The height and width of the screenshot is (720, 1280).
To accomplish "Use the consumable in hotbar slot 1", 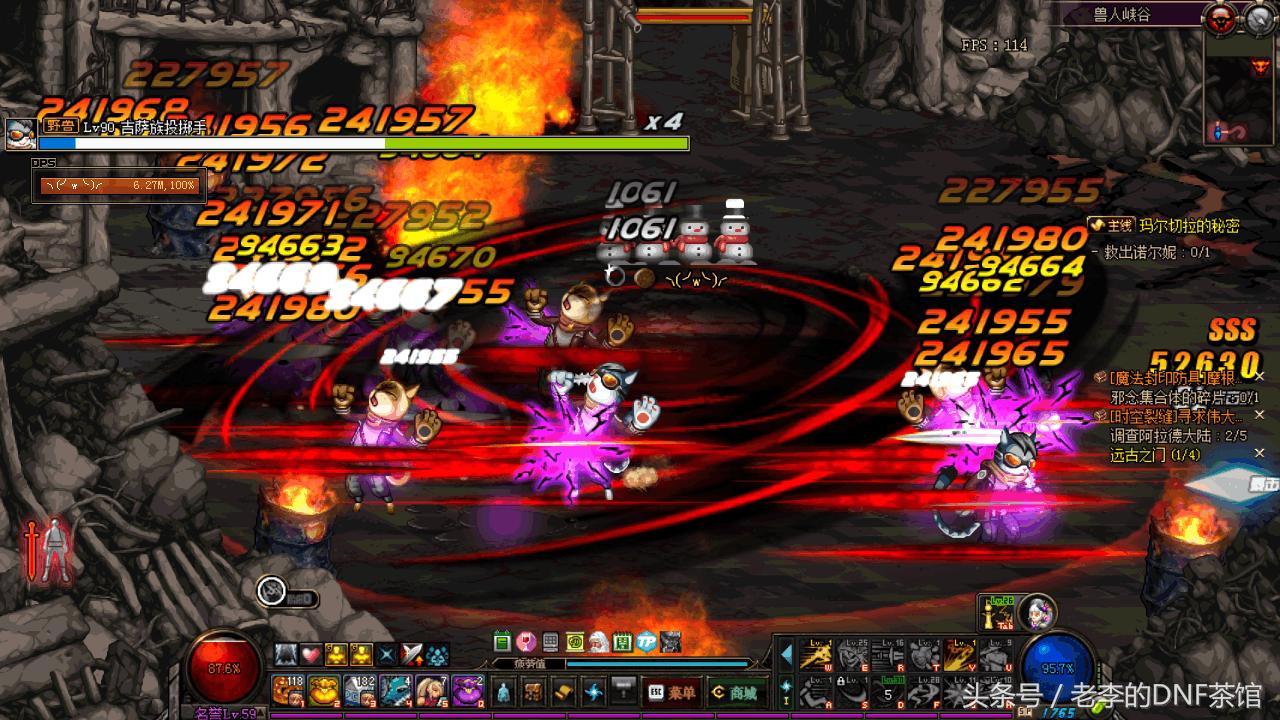I will (x=288, y=690).
